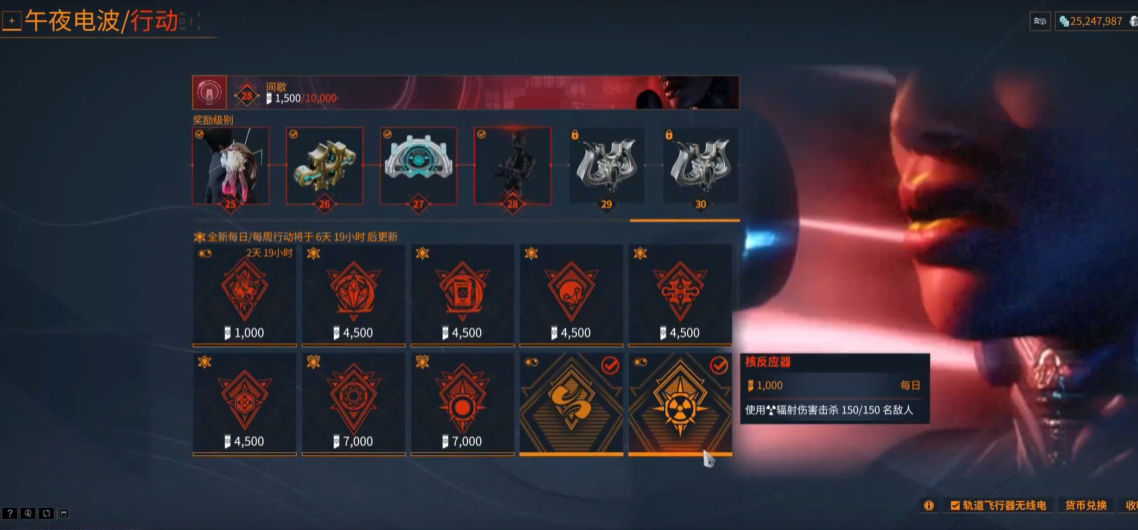The height and width of the screenshot is (530, 1138).
Task: Open the crystal emblem 4,500 act
Action: click(x=353, y=295)
